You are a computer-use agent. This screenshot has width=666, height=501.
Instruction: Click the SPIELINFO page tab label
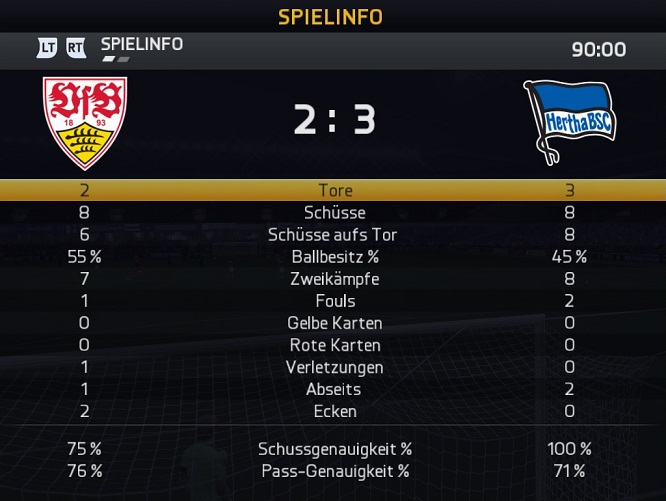click(141, 45)
